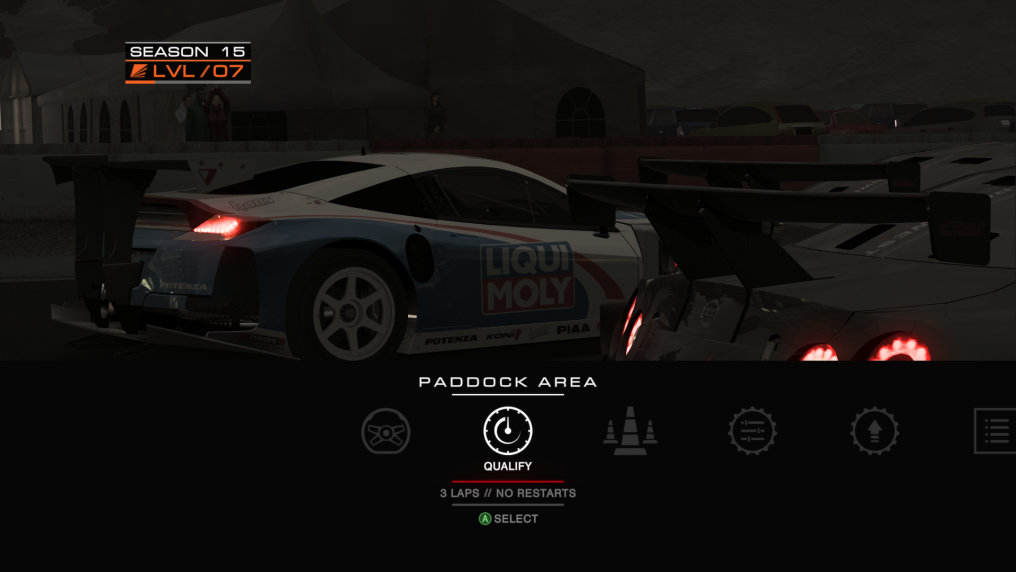Choose the Qualify stopwatch option
Screen dimensions: 1016x572
[508, 431]
